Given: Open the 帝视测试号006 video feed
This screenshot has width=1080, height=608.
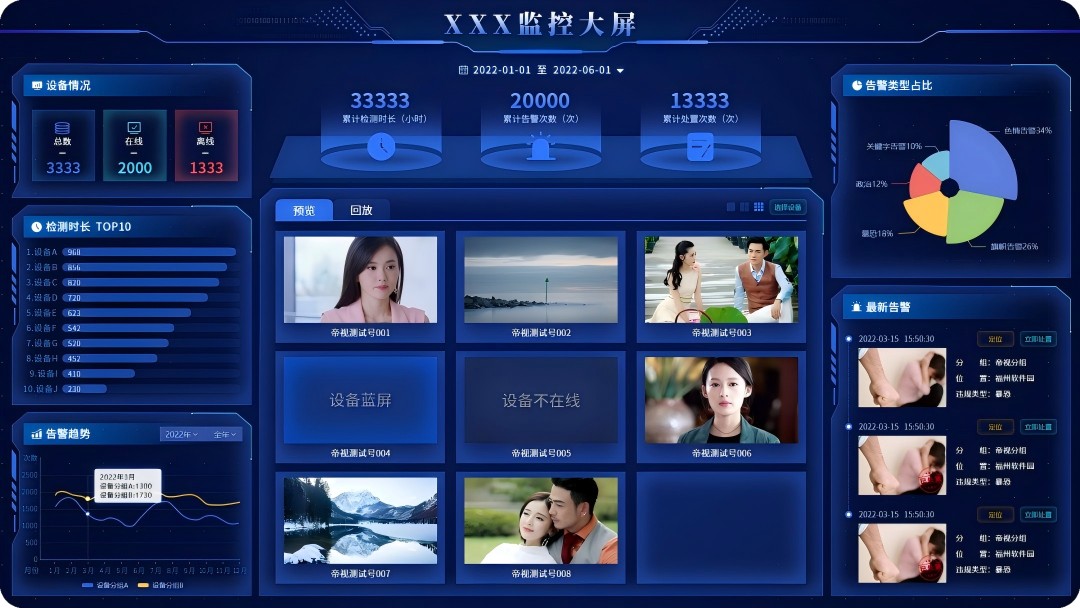Looking at the screenshot, I should (x=721, y=400).
